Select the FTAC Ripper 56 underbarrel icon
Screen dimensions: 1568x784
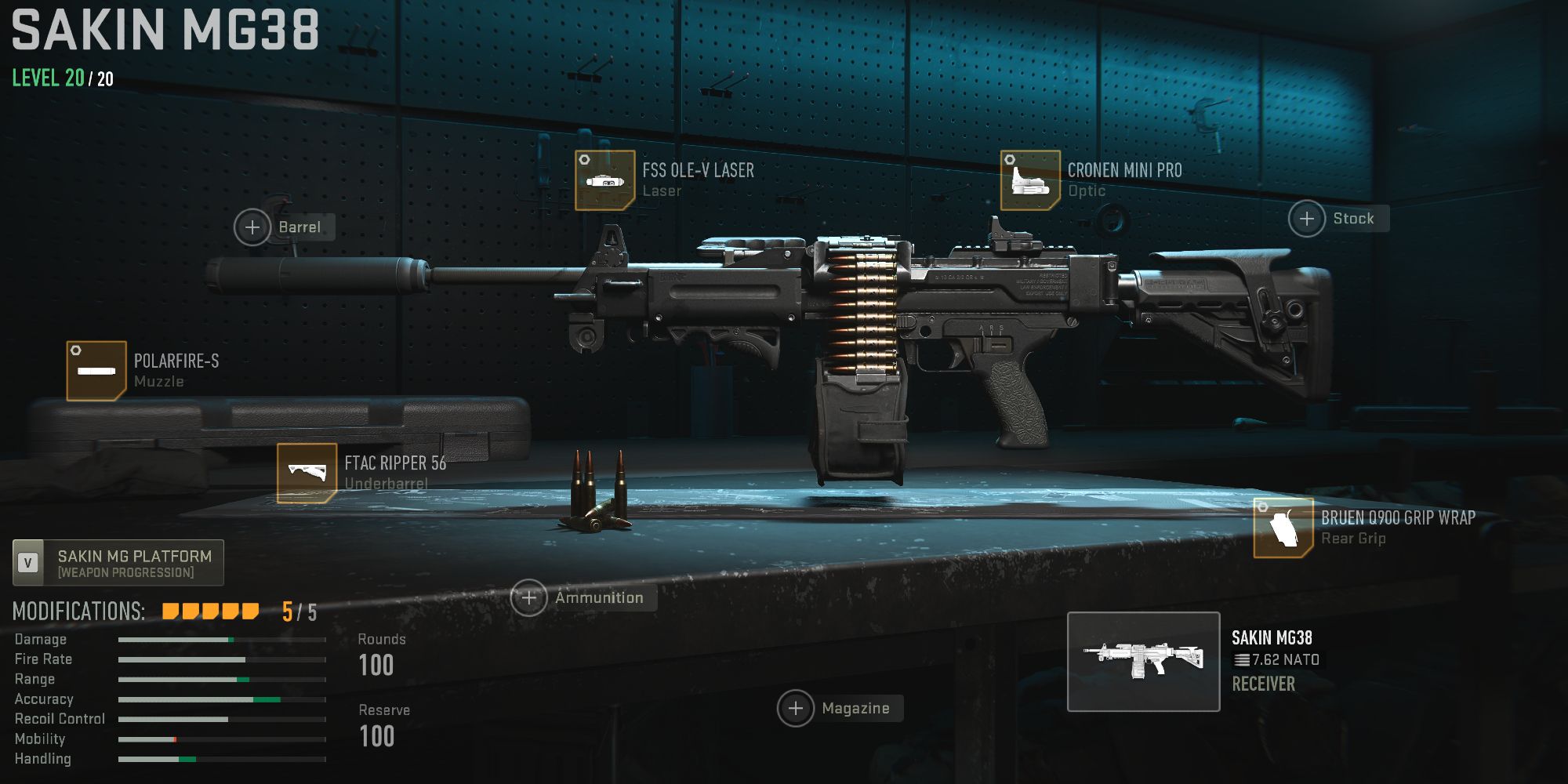[307, 470]
